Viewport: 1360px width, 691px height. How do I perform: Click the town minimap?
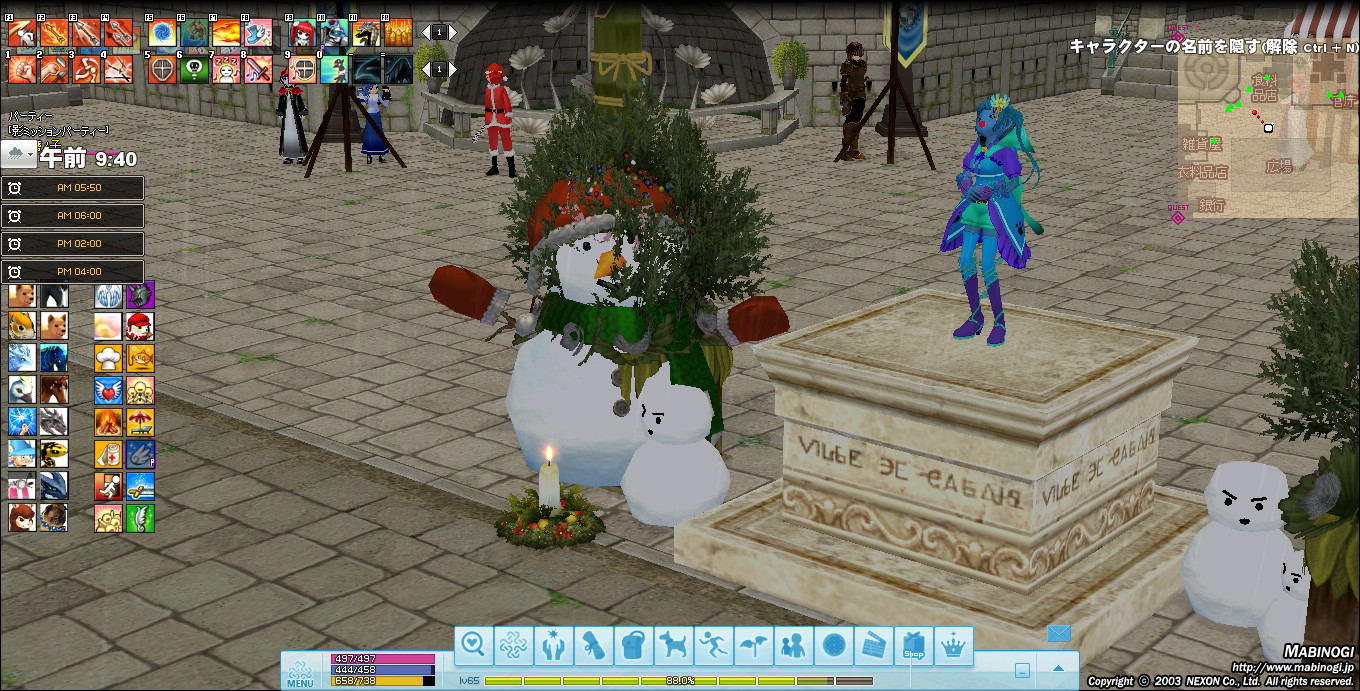coord(1268,128)
